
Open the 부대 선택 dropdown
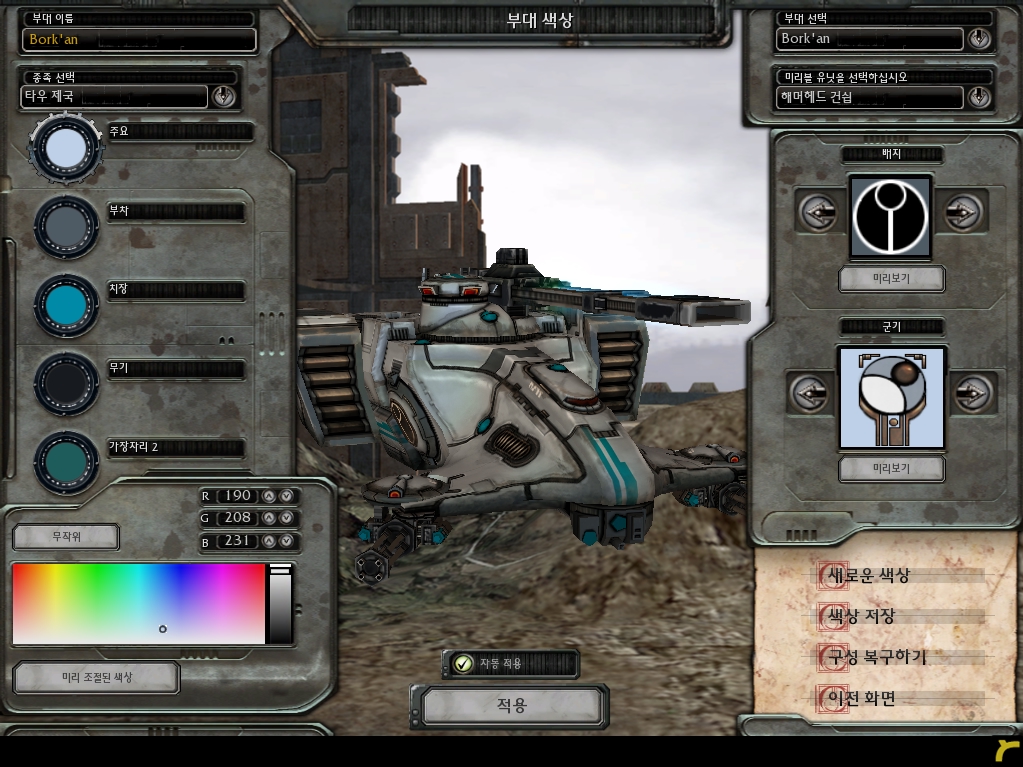point(979,39)
